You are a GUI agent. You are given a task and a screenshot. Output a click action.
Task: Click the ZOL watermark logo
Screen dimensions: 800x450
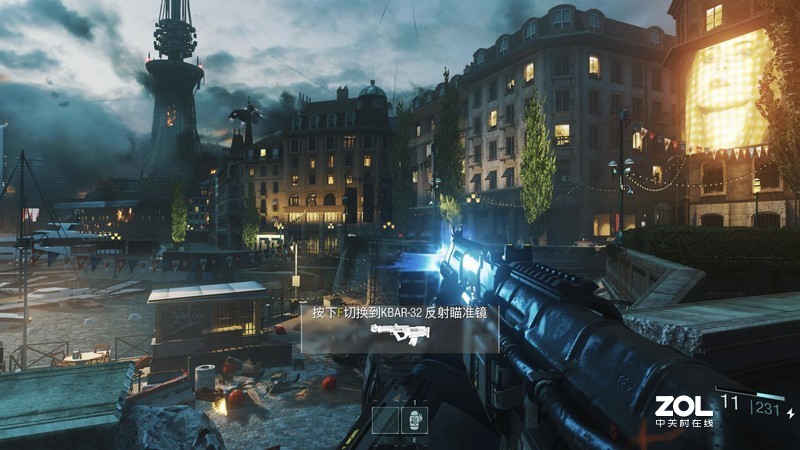[684, 406]
